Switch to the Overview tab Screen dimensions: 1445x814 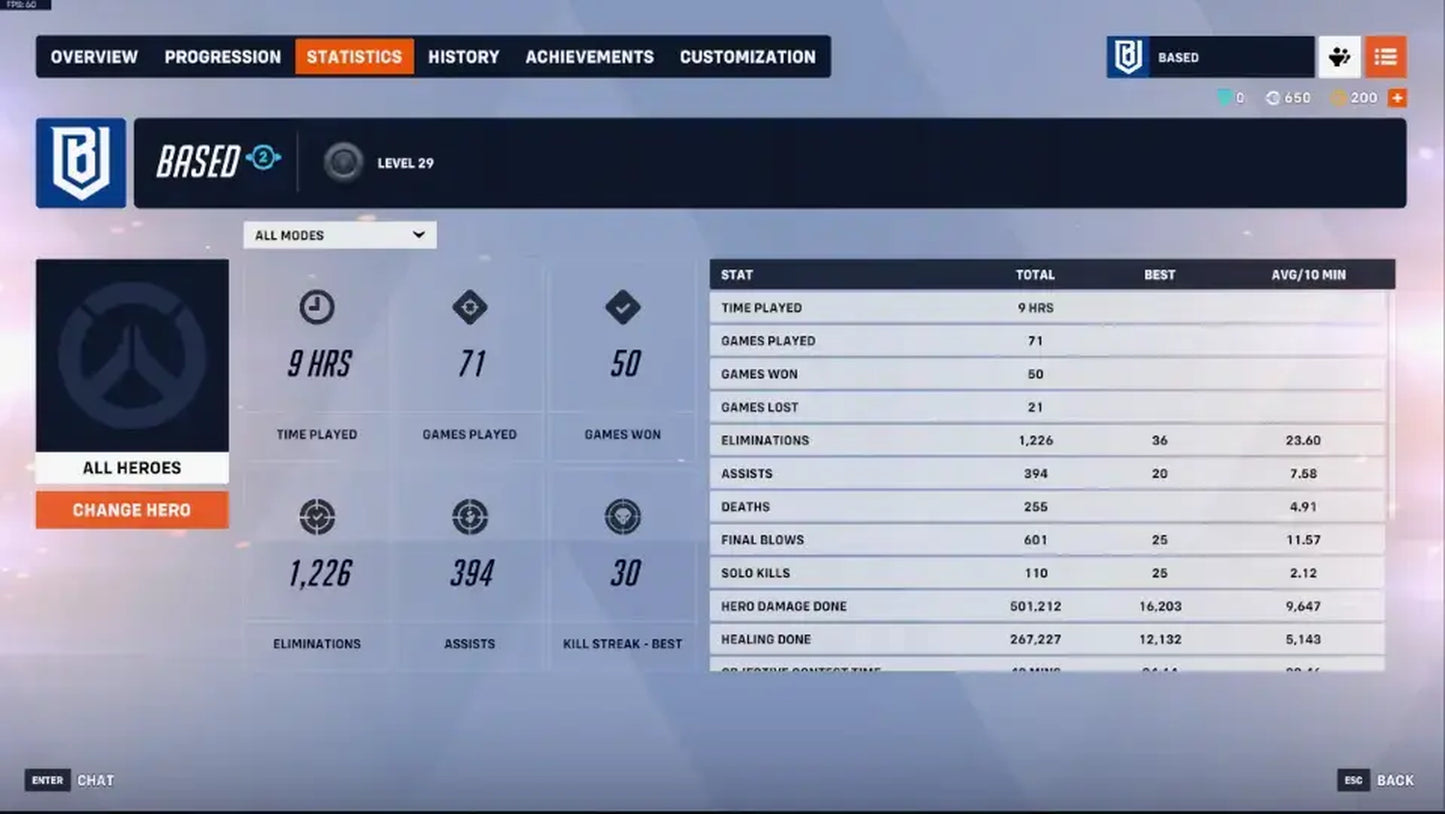coord(93,57)
